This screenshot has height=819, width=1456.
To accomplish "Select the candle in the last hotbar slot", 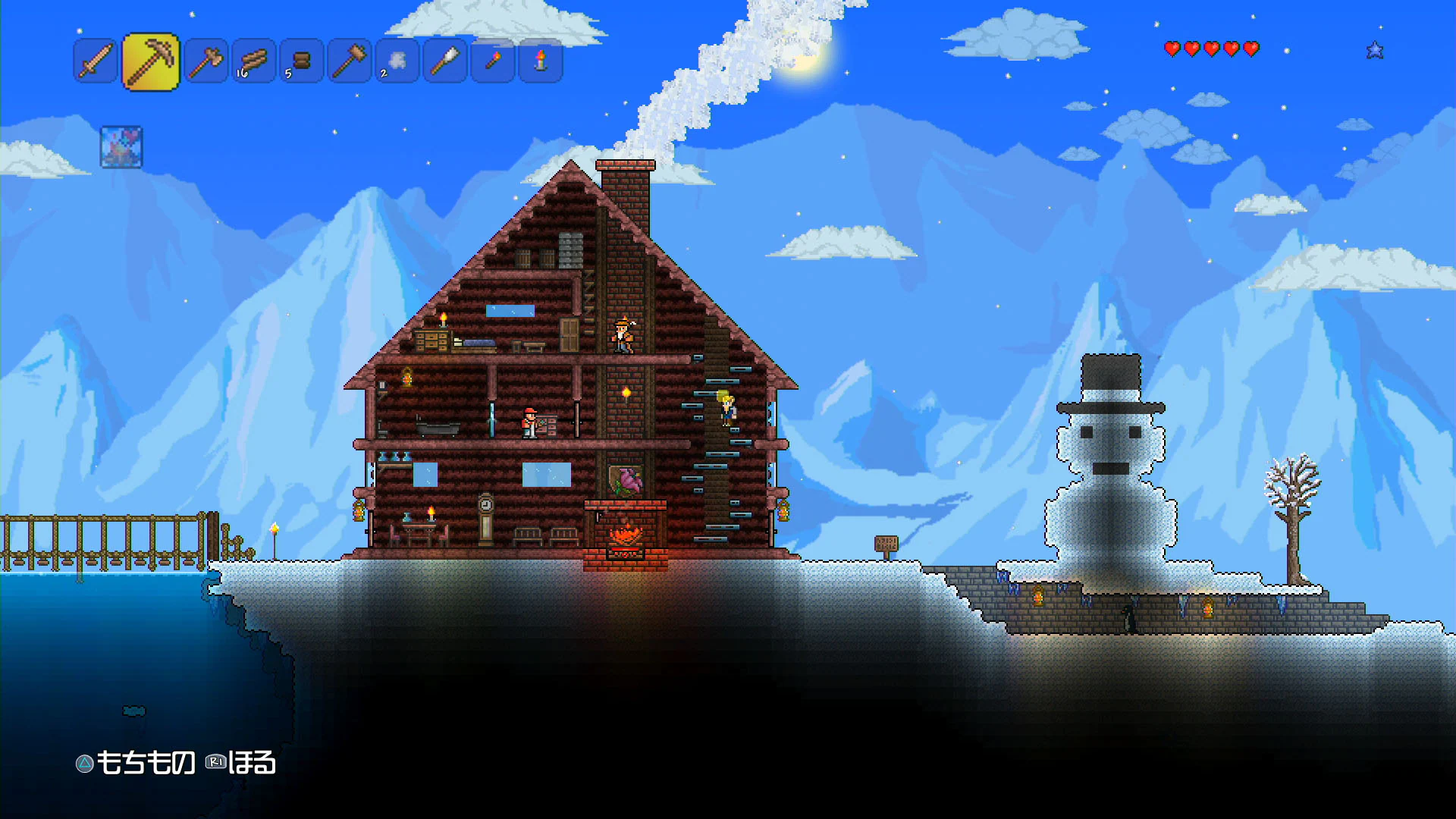I will click(x=540, y=62).
